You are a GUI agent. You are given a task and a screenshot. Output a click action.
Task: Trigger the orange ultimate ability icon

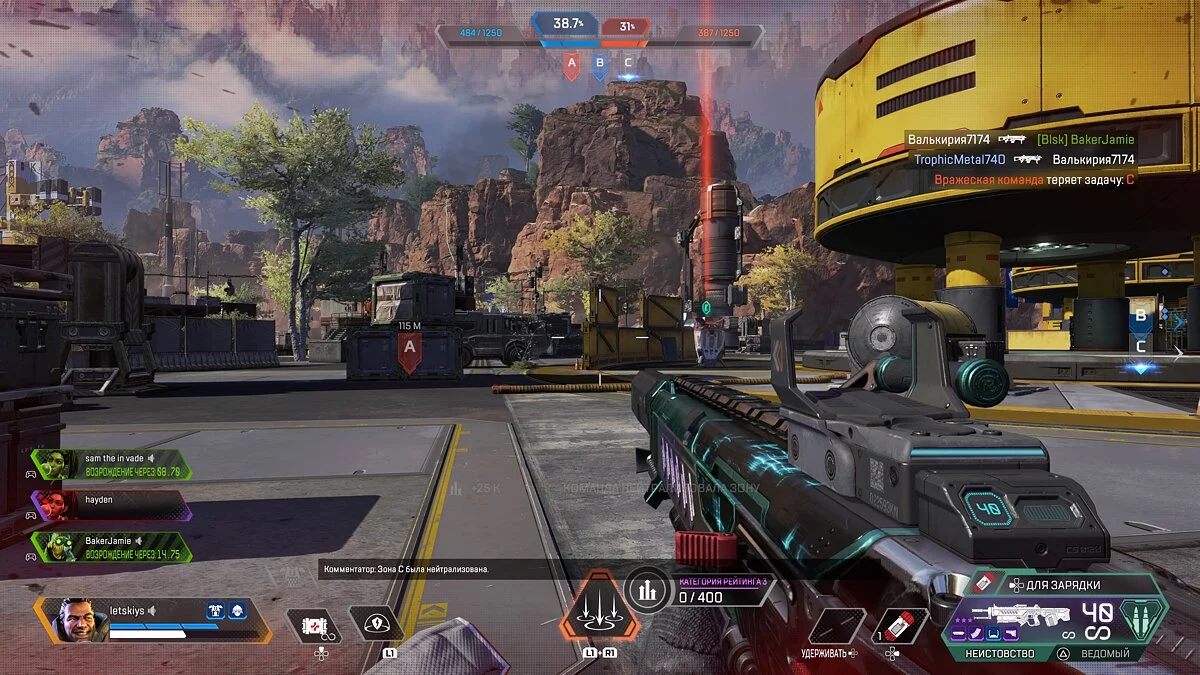(599, 605)
